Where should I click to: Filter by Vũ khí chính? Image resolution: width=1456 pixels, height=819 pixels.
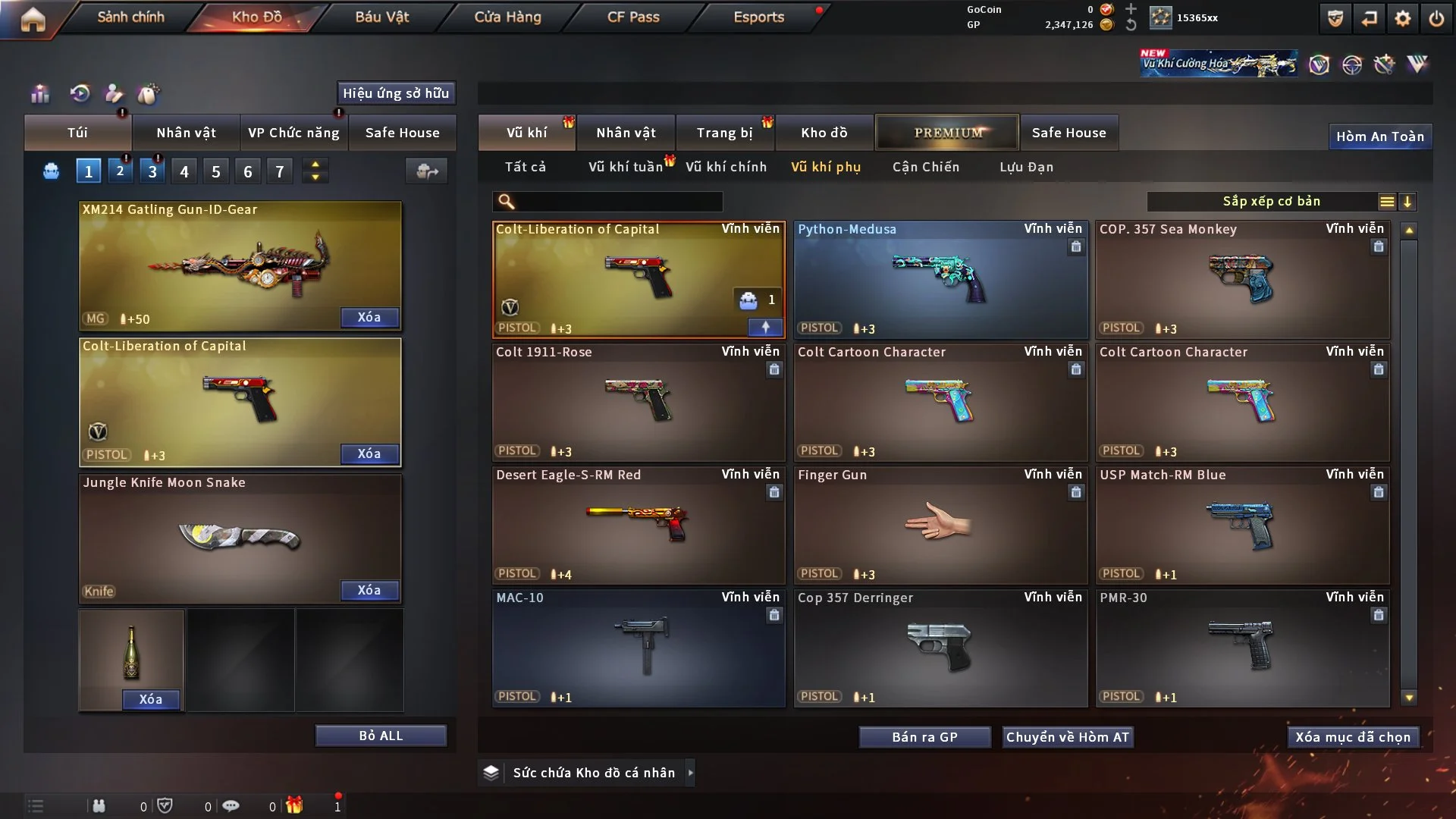tap(726, 167)
